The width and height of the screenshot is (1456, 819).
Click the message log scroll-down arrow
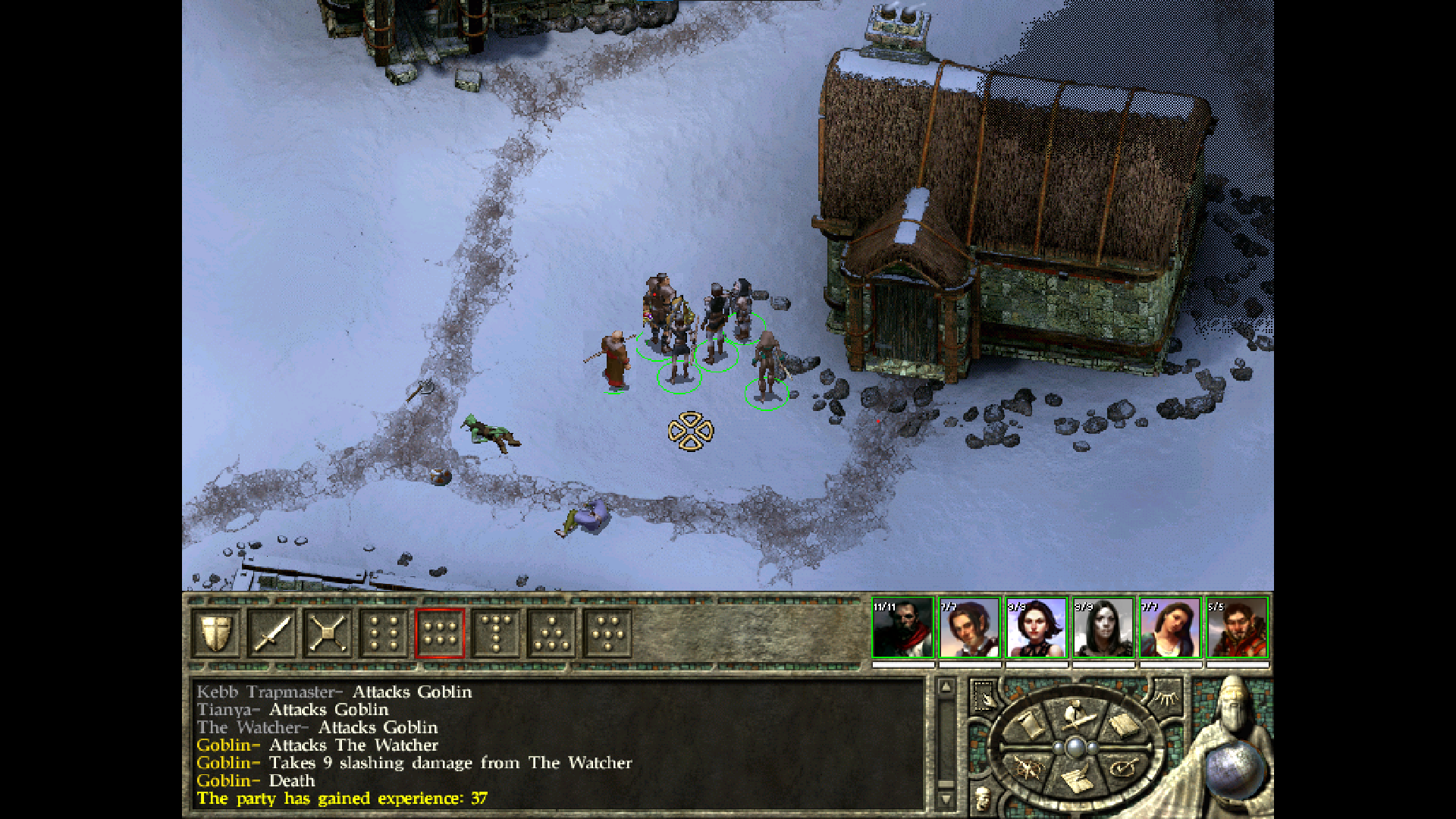(945, 800)
